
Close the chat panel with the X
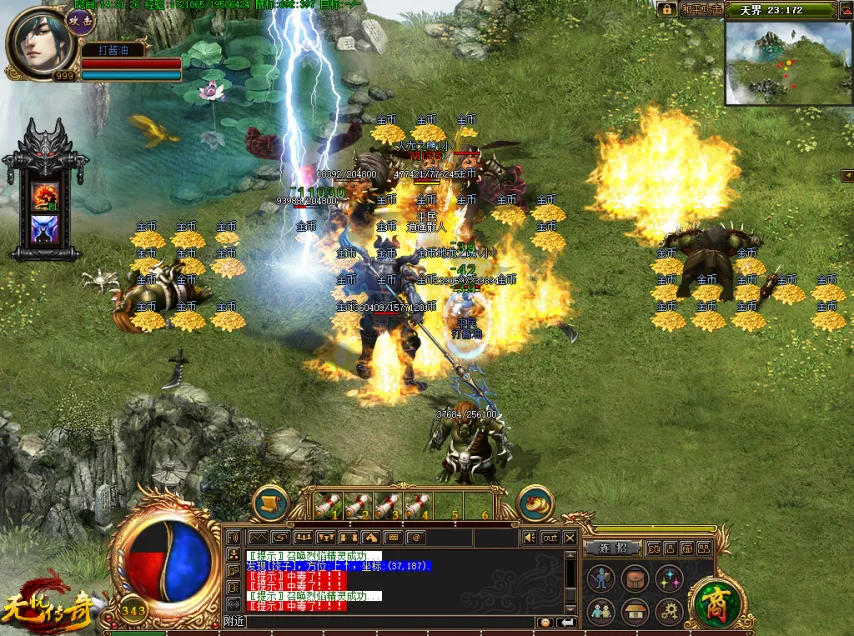(570, 537)
